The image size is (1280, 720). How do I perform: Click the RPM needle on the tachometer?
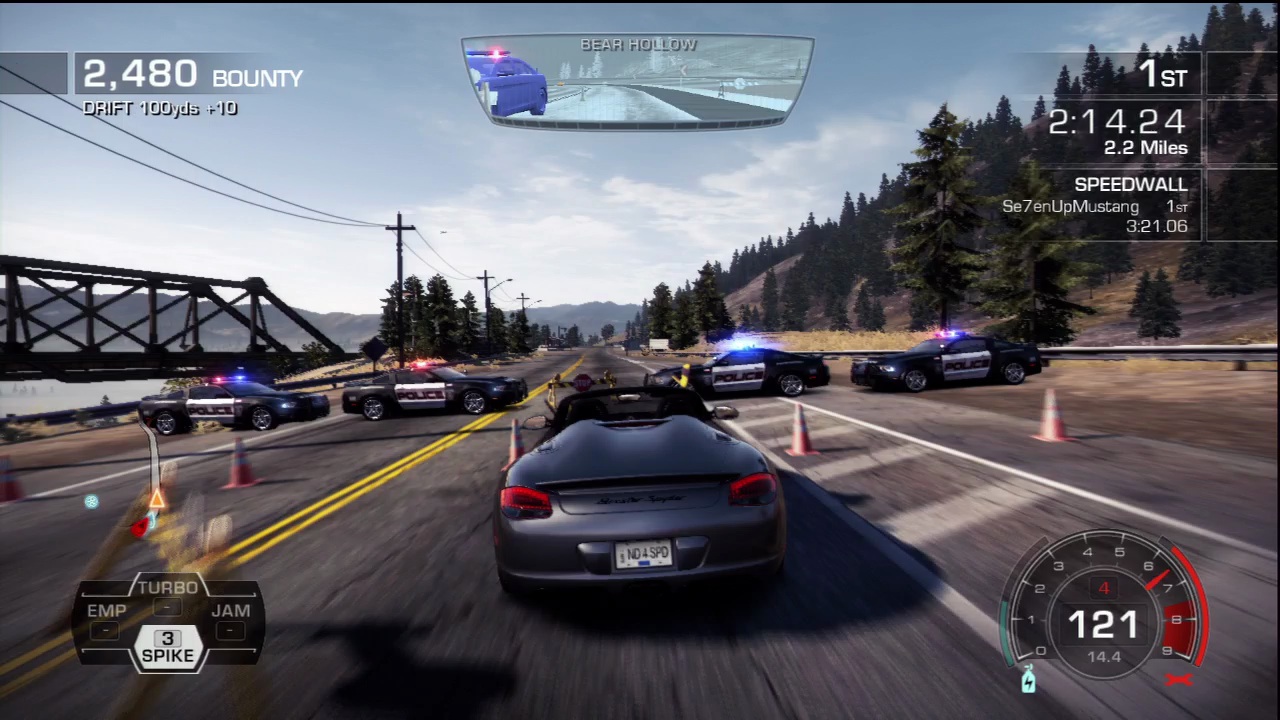pos(1160,580)
